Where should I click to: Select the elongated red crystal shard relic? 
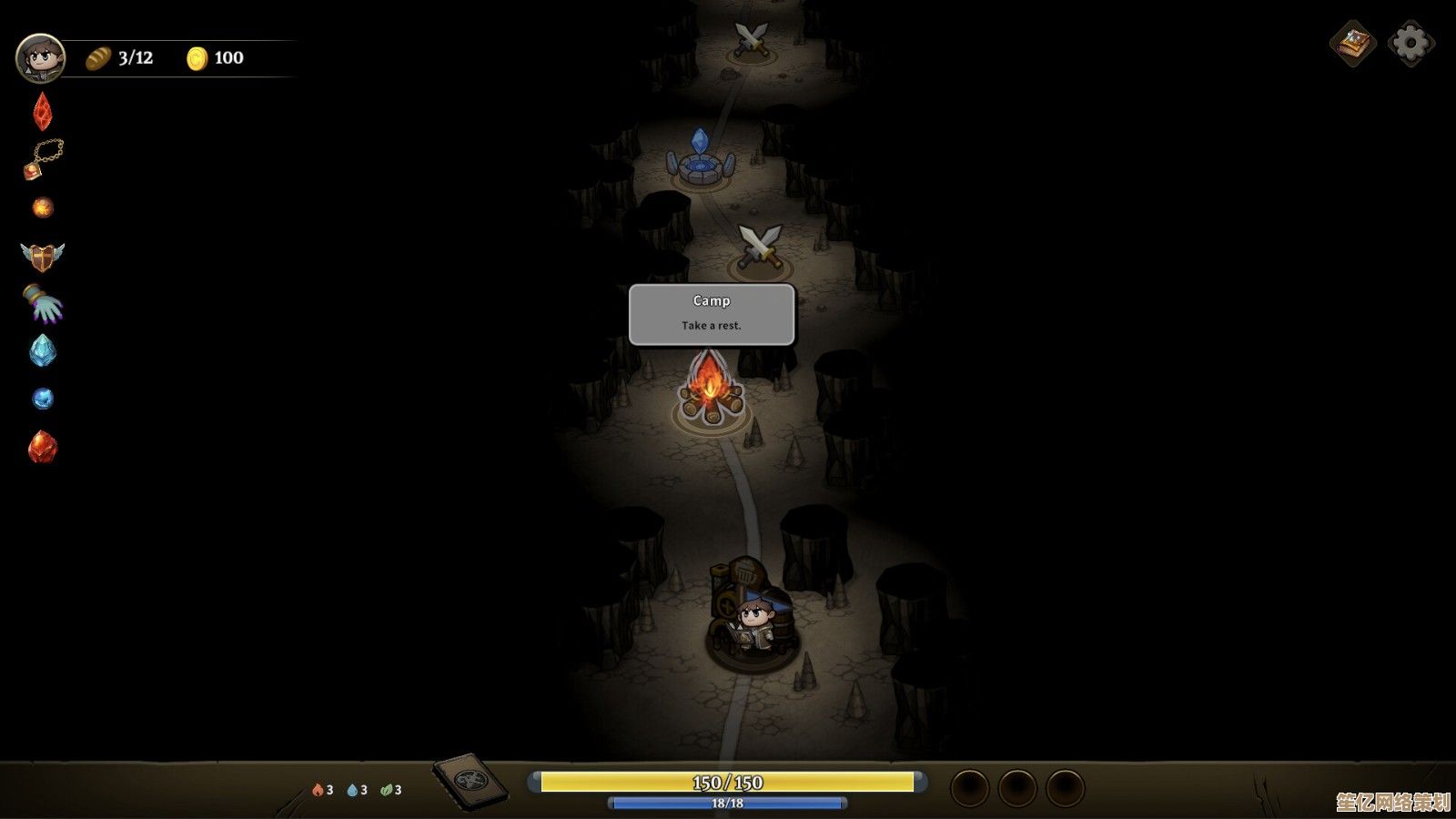click(43, 112)
